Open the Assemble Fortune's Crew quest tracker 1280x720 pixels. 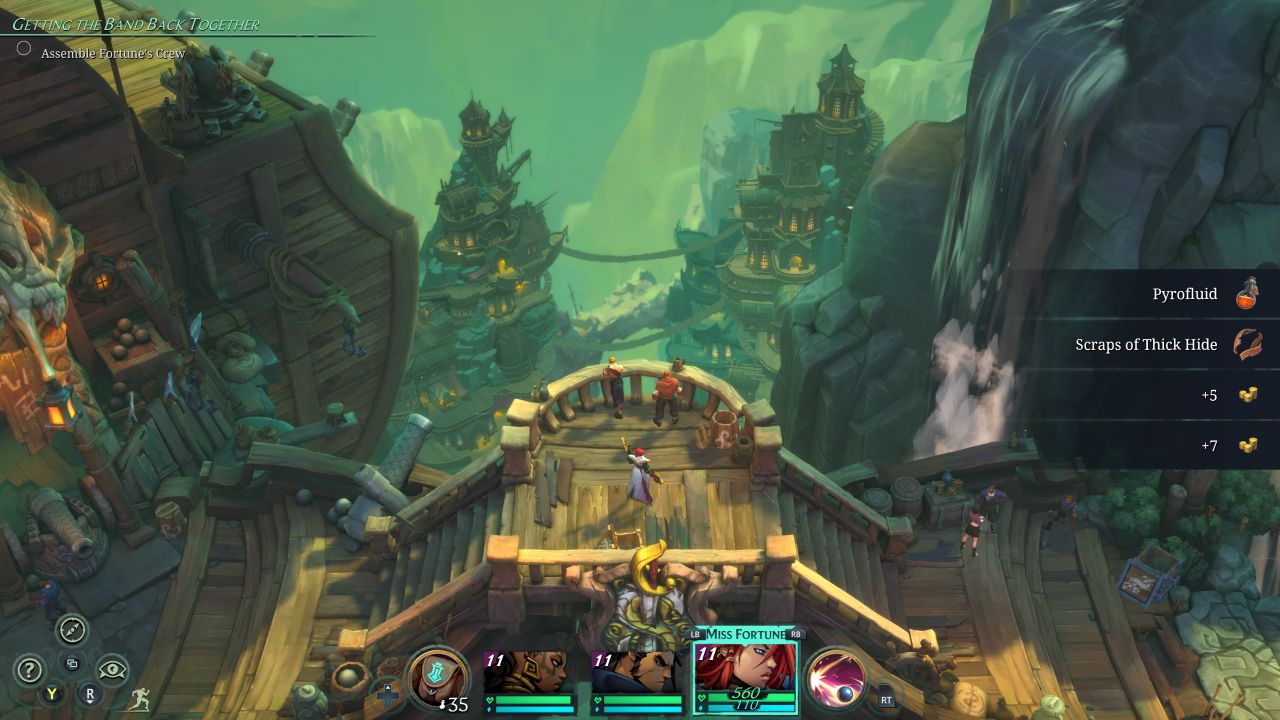click(x=112, y=53)
